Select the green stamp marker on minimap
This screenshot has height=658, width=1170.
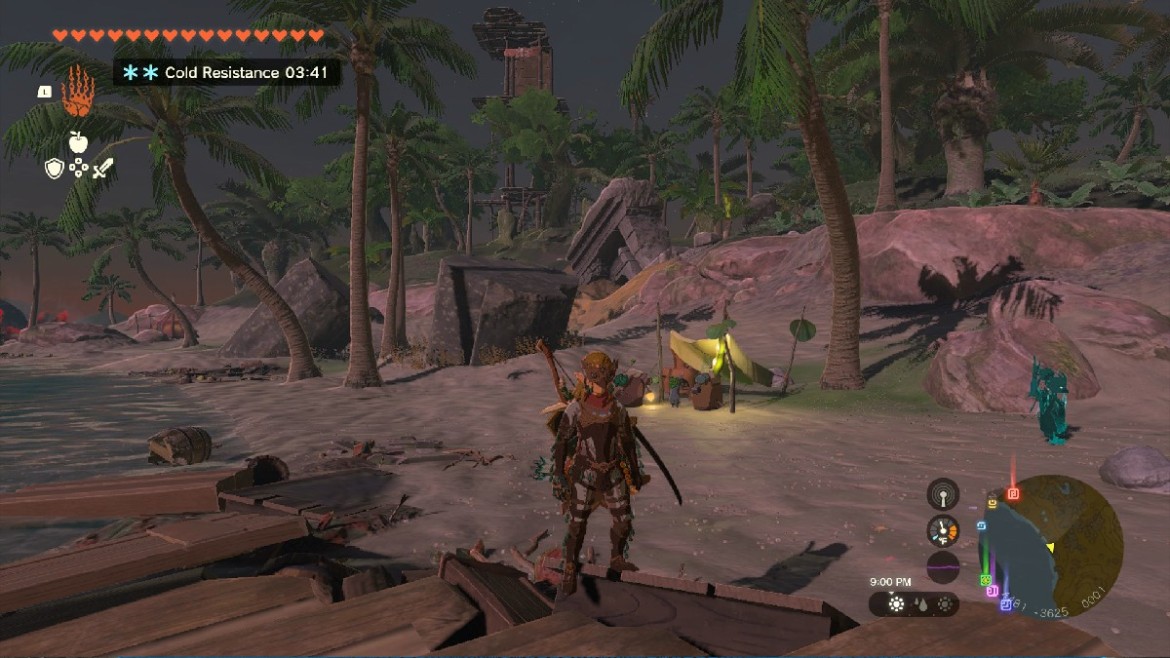coord(986,580)
